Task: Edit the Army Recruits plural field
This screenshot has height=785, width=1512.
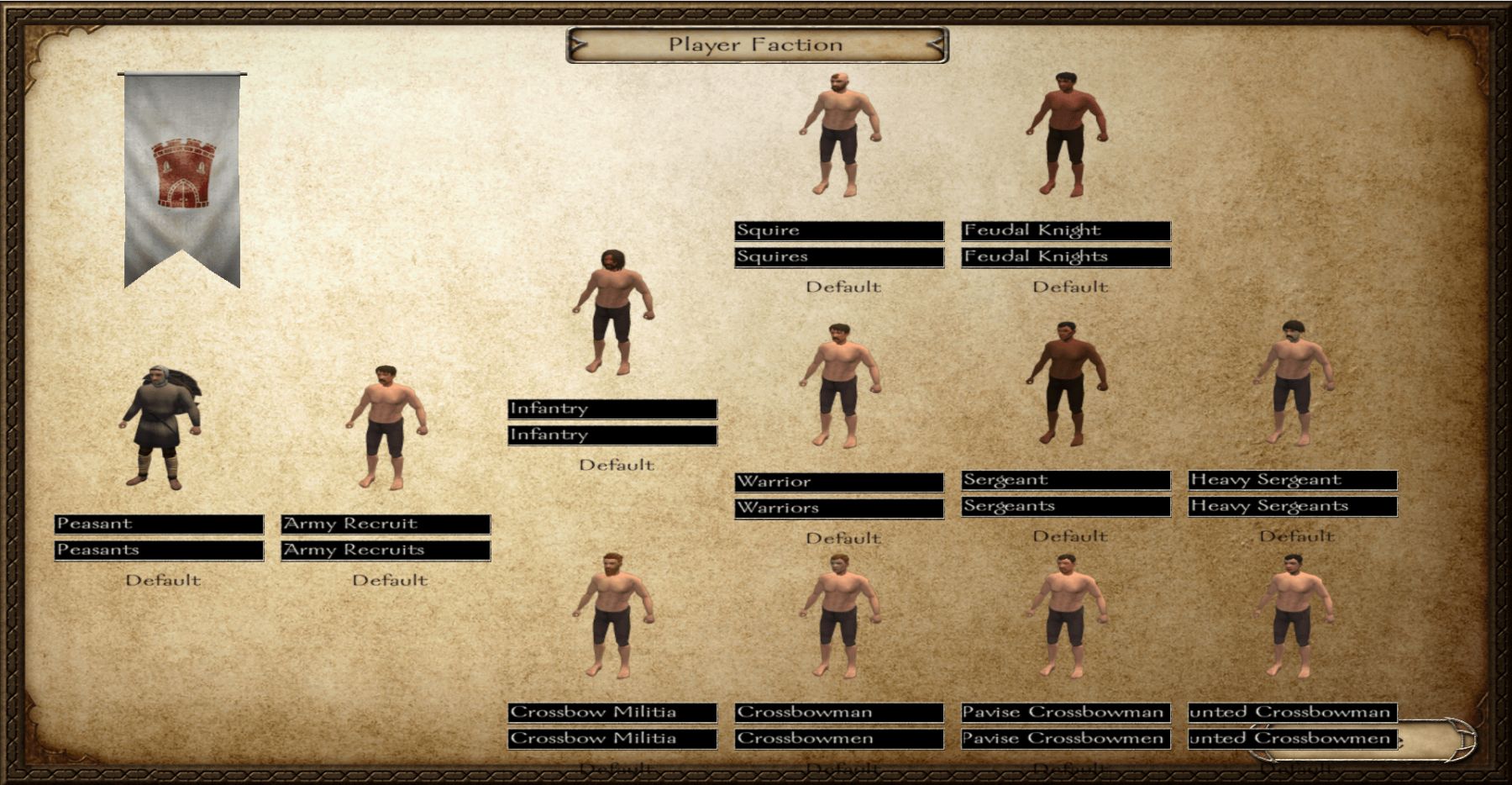Action: 386,551
